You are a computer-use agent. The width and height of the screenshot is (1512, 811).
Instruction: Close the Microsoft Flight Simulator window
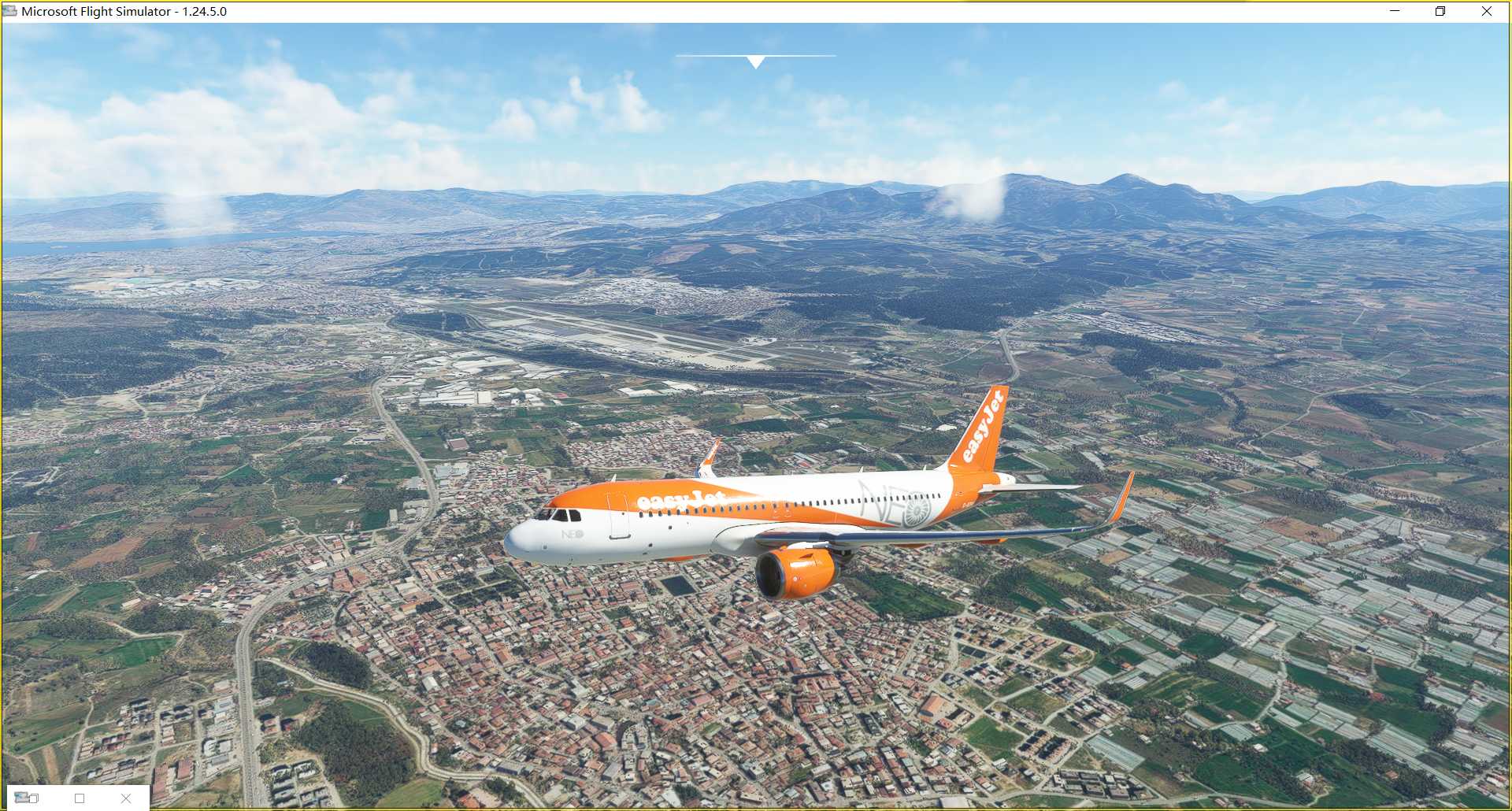click(x=1487, y=11)
